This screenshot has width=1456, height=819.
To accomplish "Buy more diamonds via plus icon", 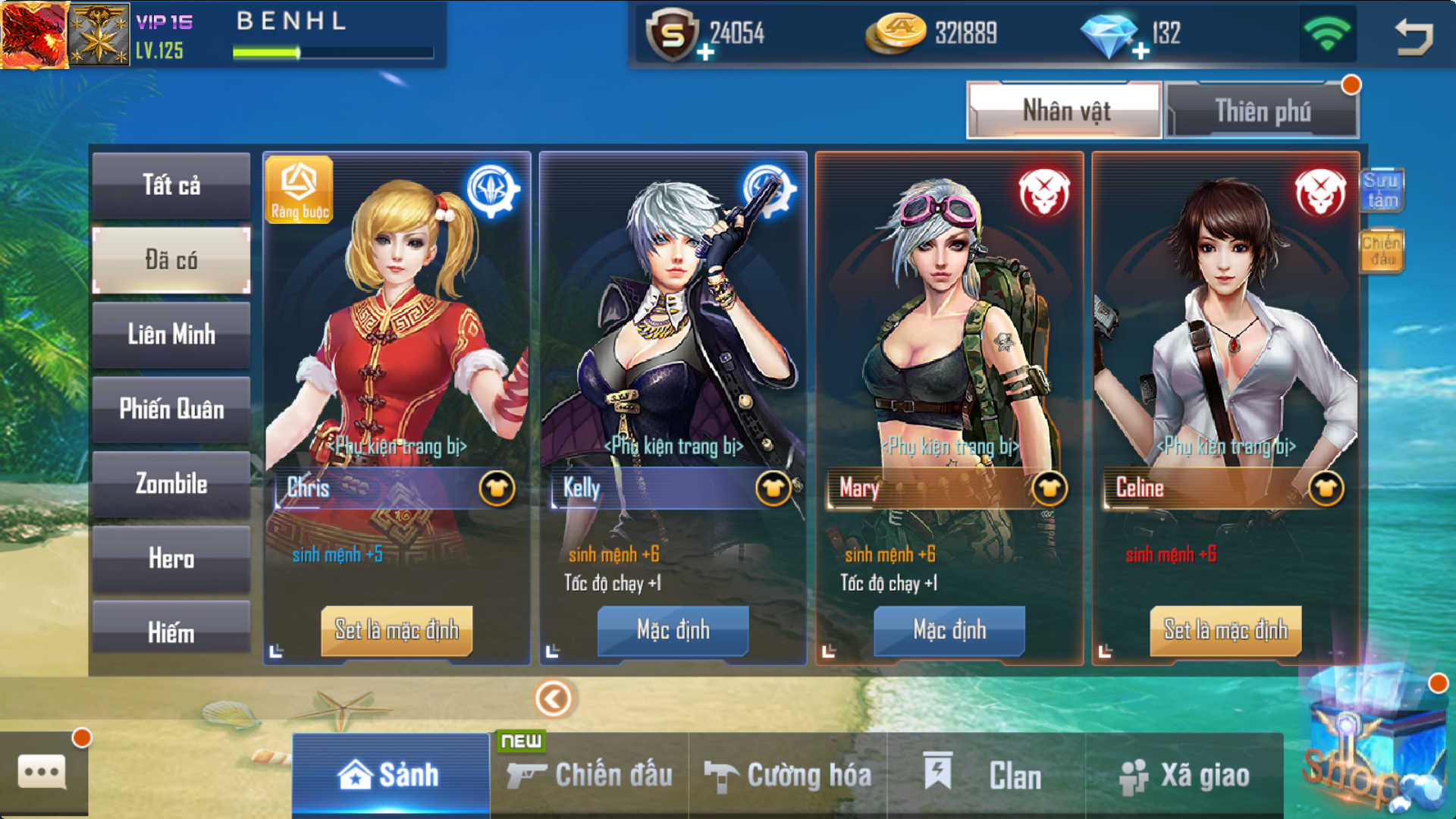I will [x=1141, y=52].
